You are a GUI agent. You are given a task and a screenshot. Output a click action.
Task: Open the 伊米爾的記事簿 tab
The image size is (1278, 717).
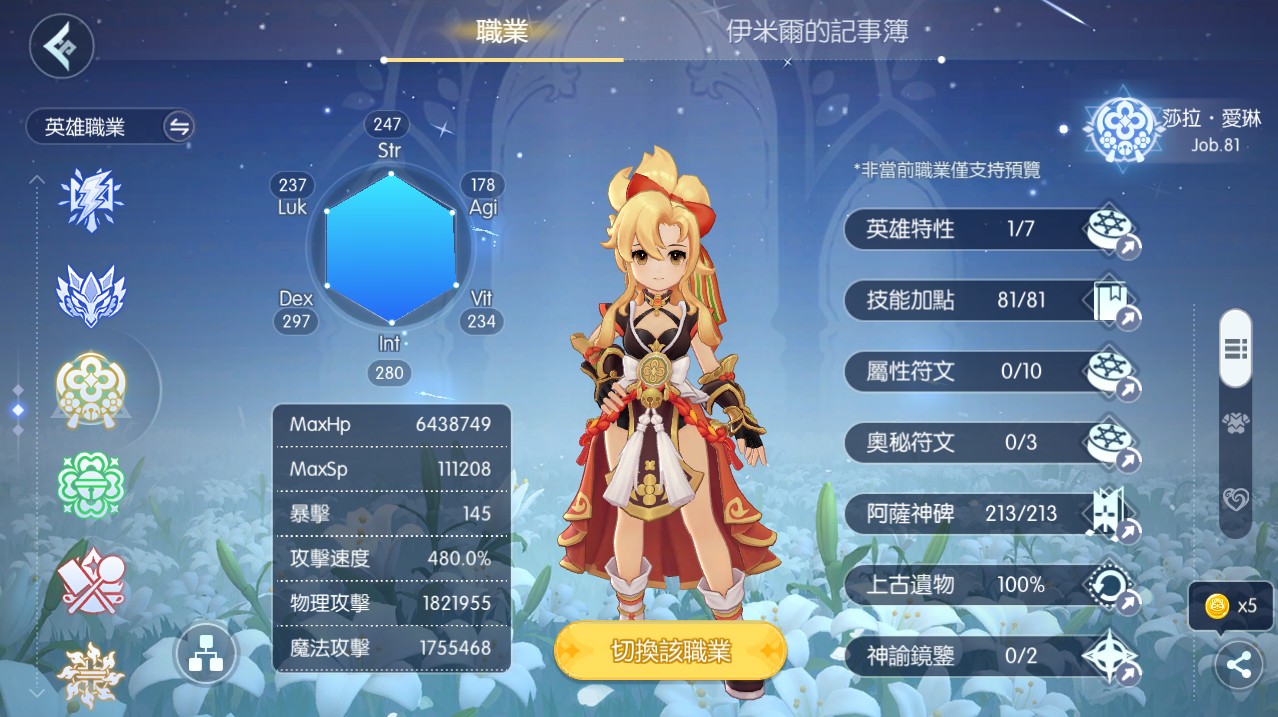click(x=817, y=31)
